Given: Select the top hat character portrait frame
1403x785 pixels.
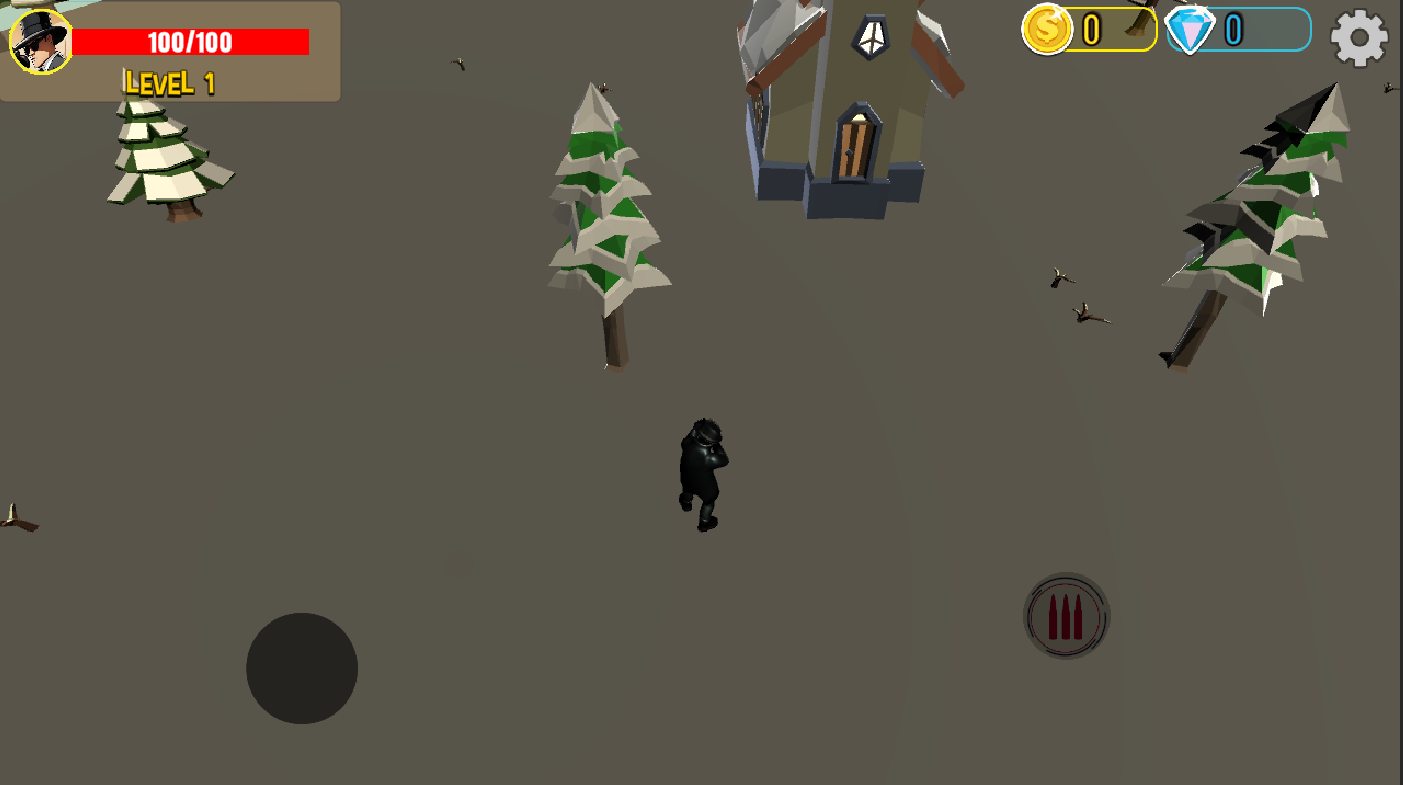Looking at the screenshot, I should click(42, 43).
